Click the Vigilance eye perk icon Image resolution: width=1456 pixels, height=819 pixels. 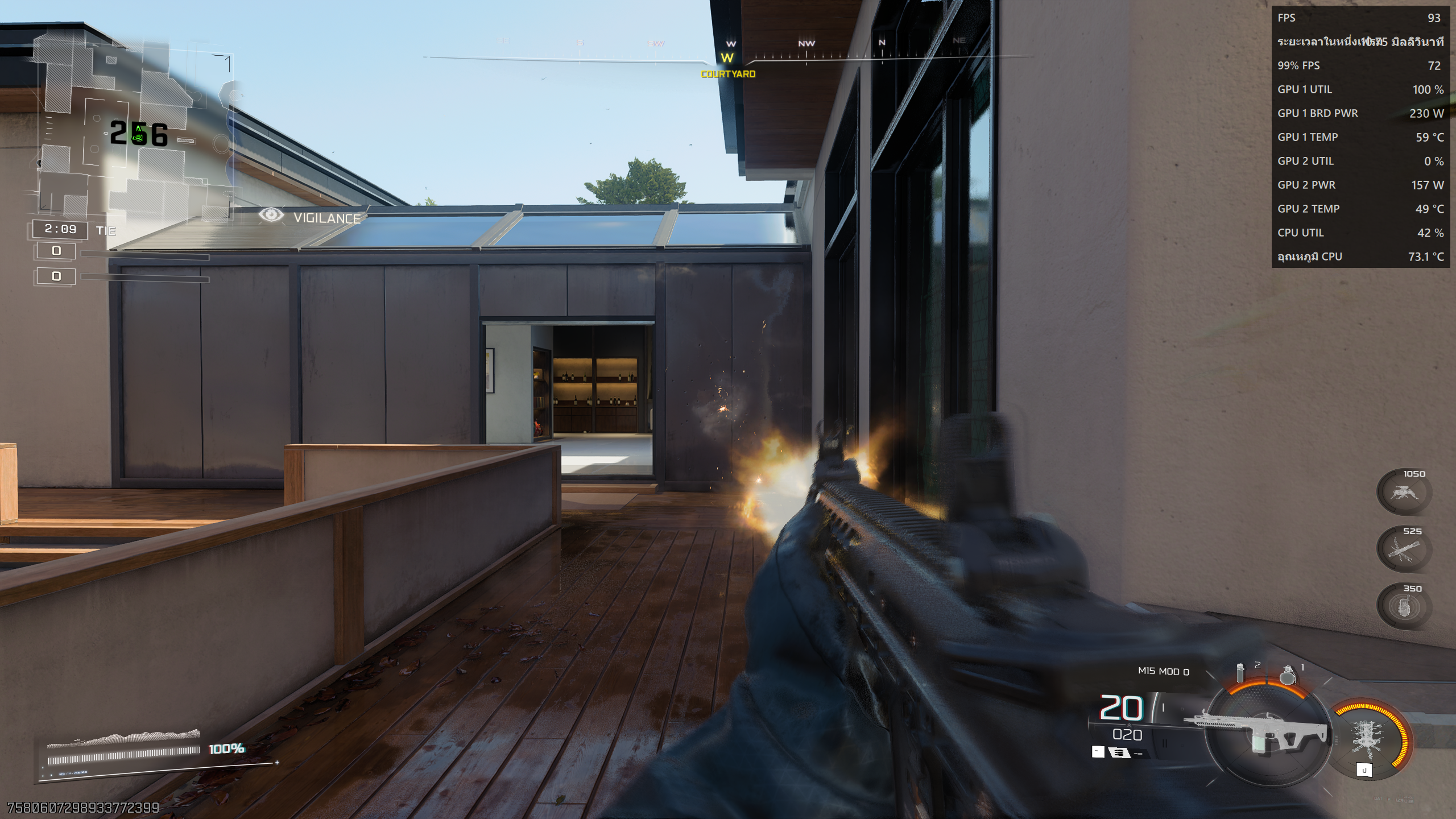click(x=271, y=215)
